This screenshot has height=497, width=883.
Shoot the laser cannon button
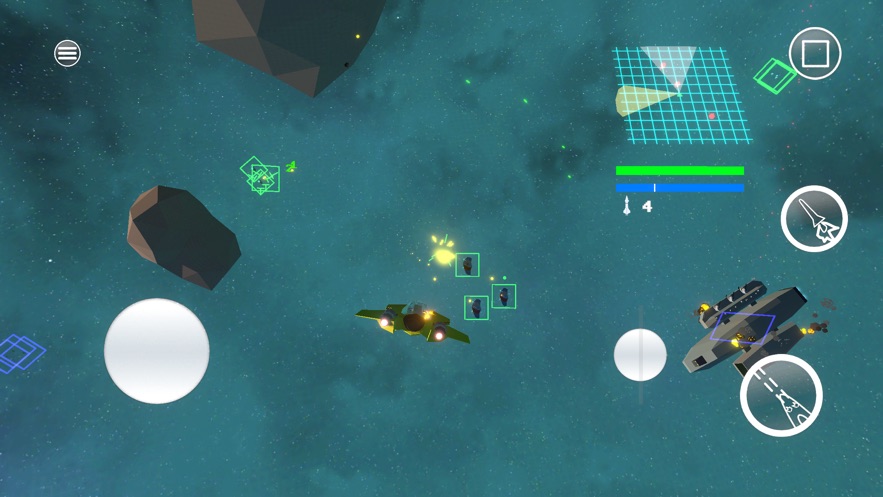click(x=781, y=396)
